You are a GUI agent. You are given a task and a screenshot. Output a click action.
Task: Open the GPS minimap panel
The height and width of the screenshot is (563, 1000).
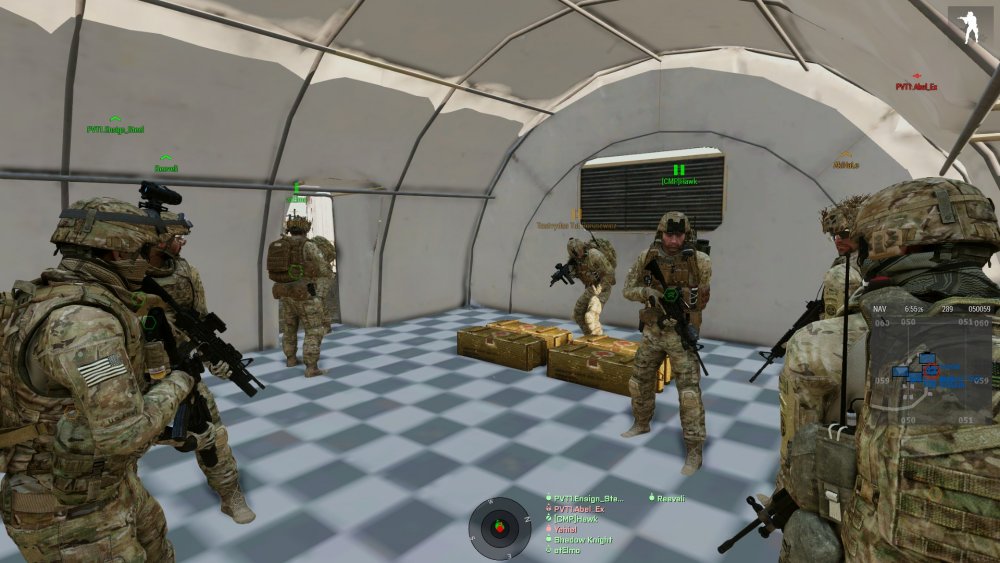pos(932,358)
